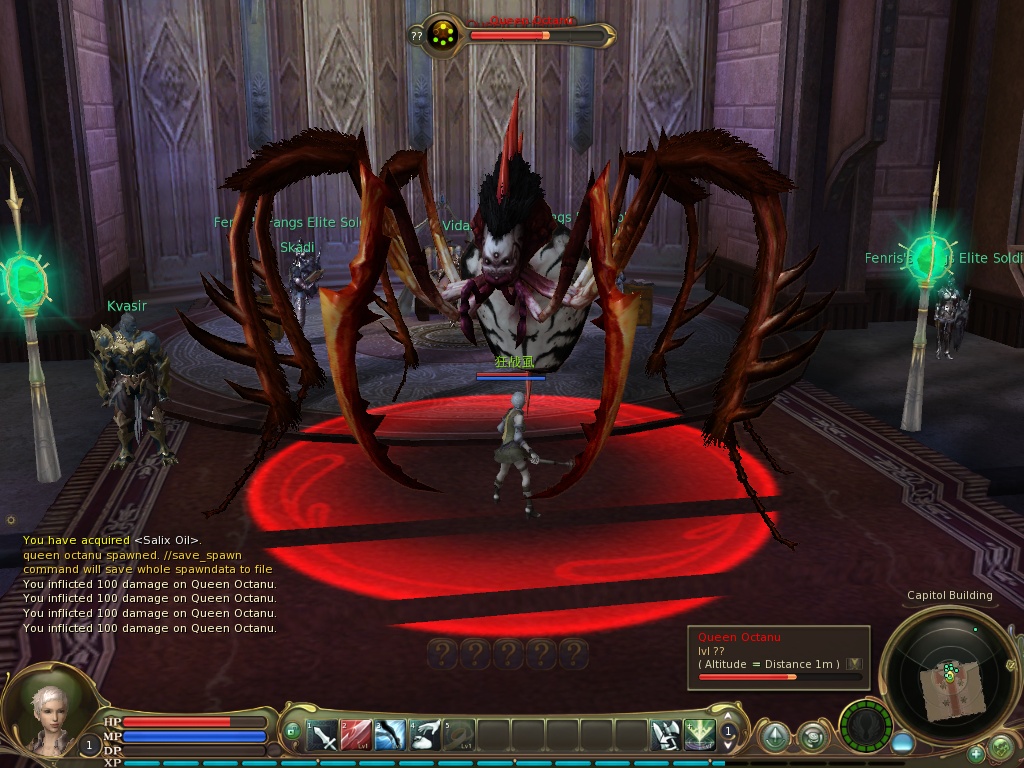Use the white hand skill in slot 4
1024x768 pixels.
click(x=426, y=737)
